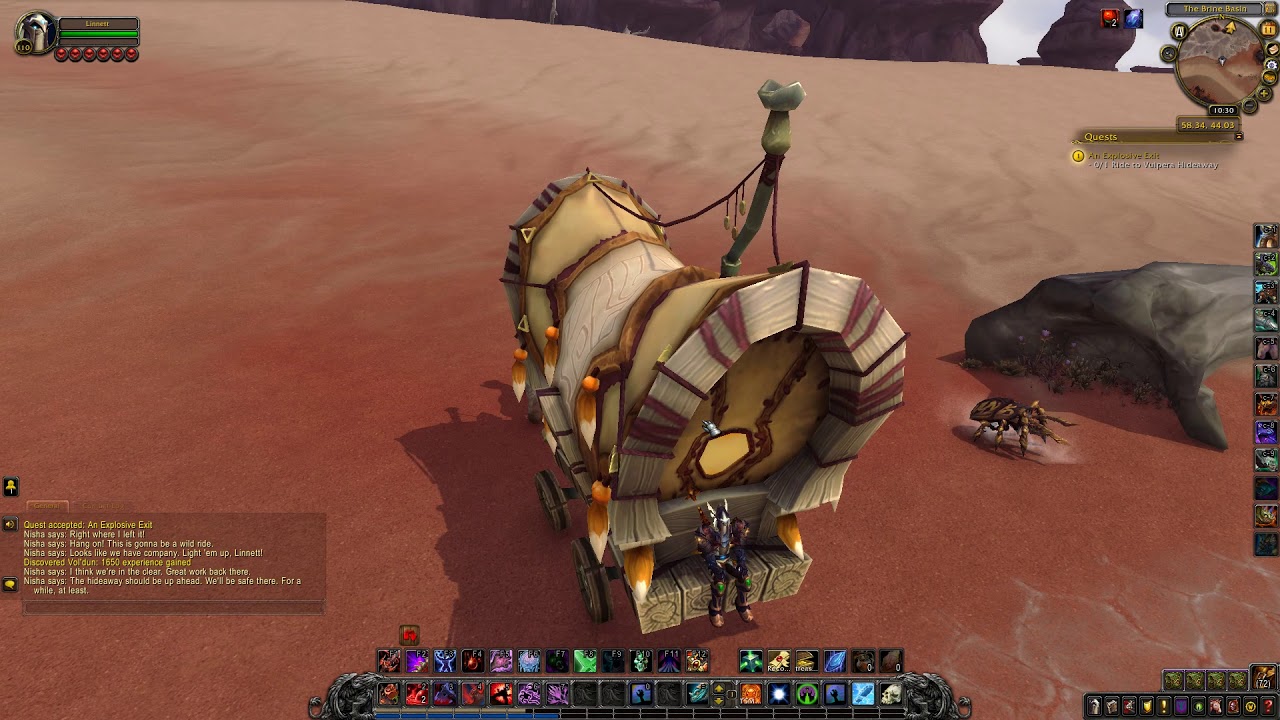Screen dimensions: 1280x720
Task: Open Achievements via the gold shield button
Action: (1146, 707)
